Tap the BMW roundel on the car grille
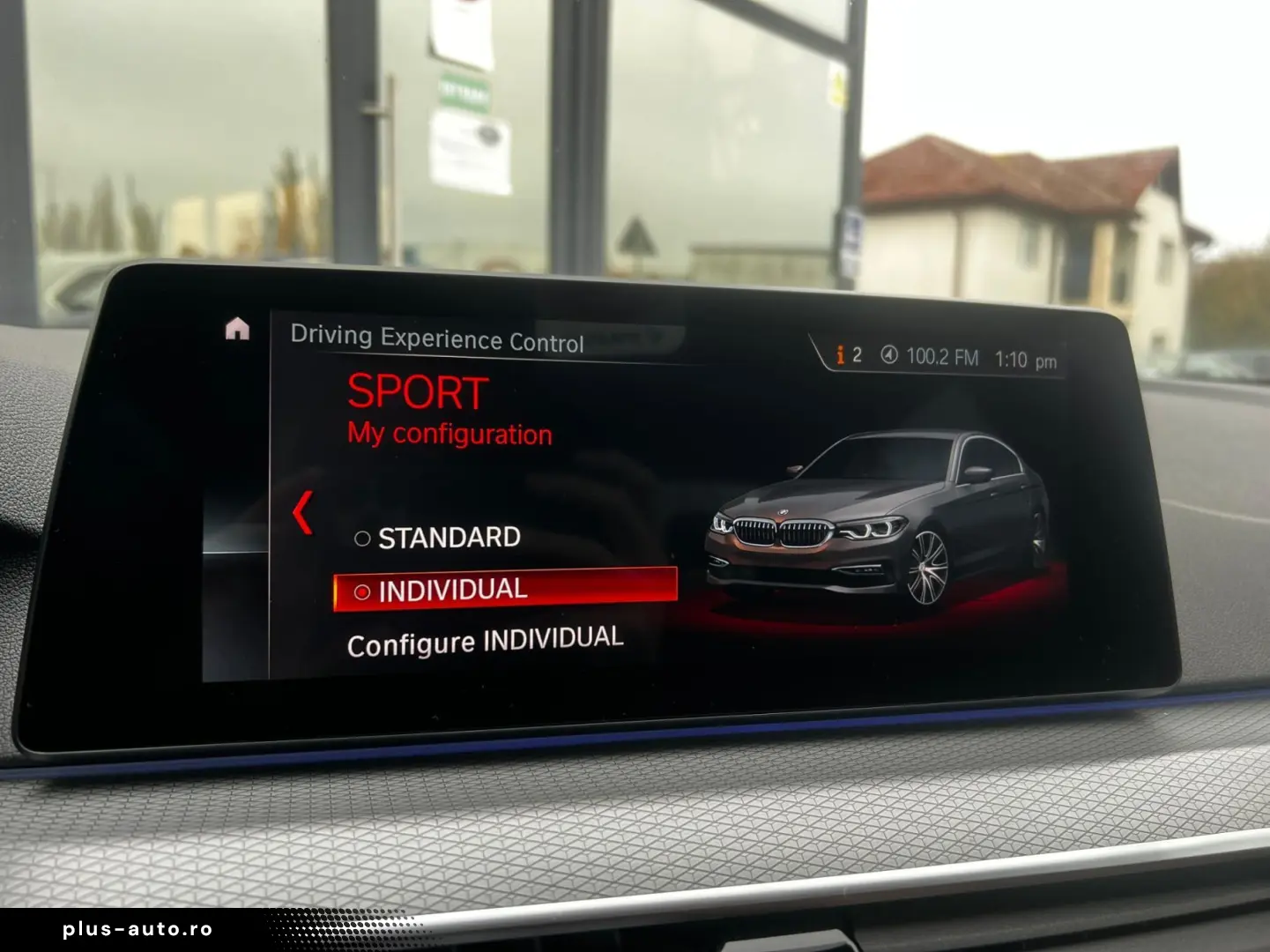This screenshot has height=952, width=1270. tap(784, 514)
